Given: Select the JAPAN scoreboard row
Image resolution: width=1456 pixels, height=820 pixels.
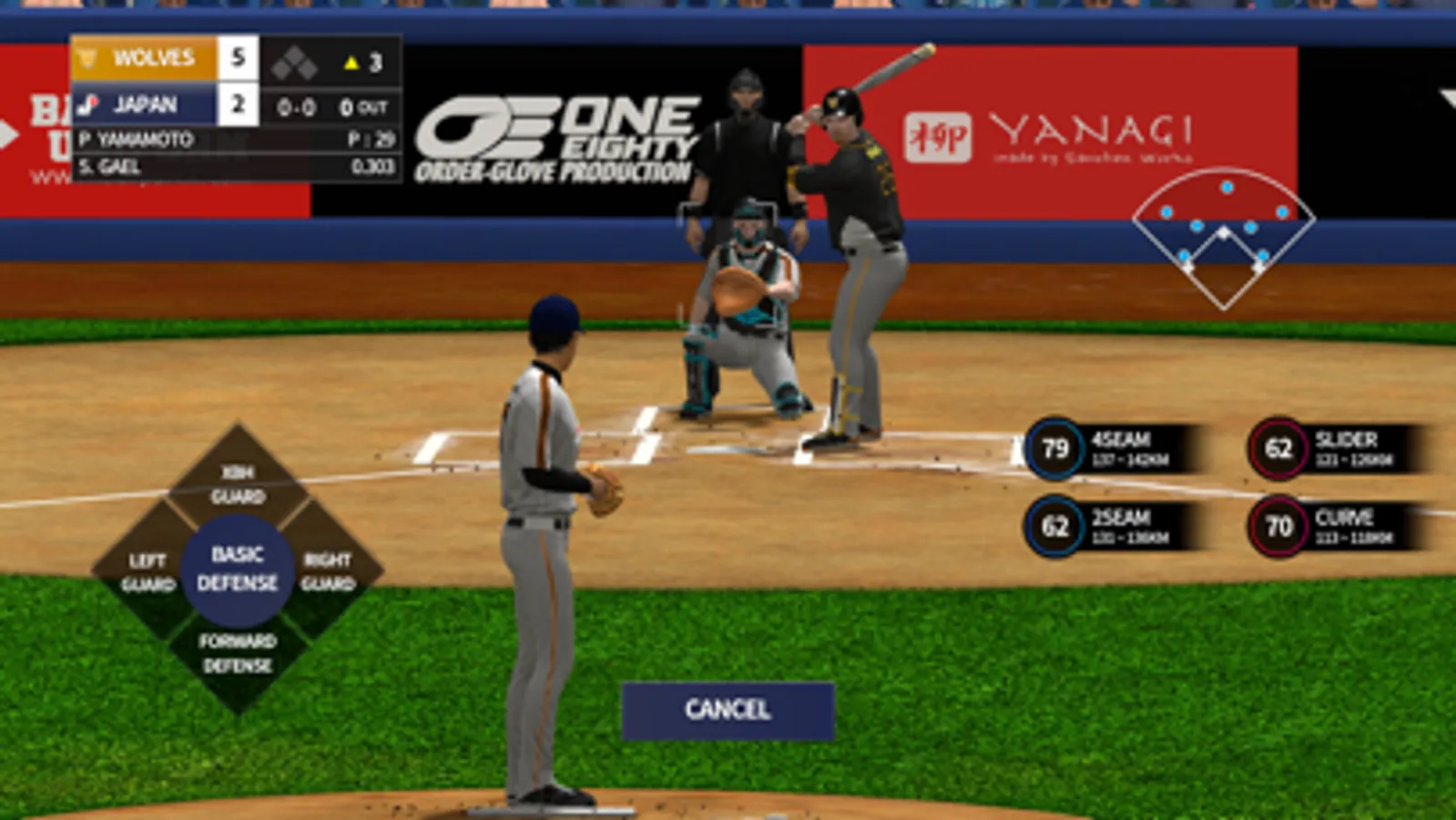Looking at the screenshot, I should click(x=146, y=103).
